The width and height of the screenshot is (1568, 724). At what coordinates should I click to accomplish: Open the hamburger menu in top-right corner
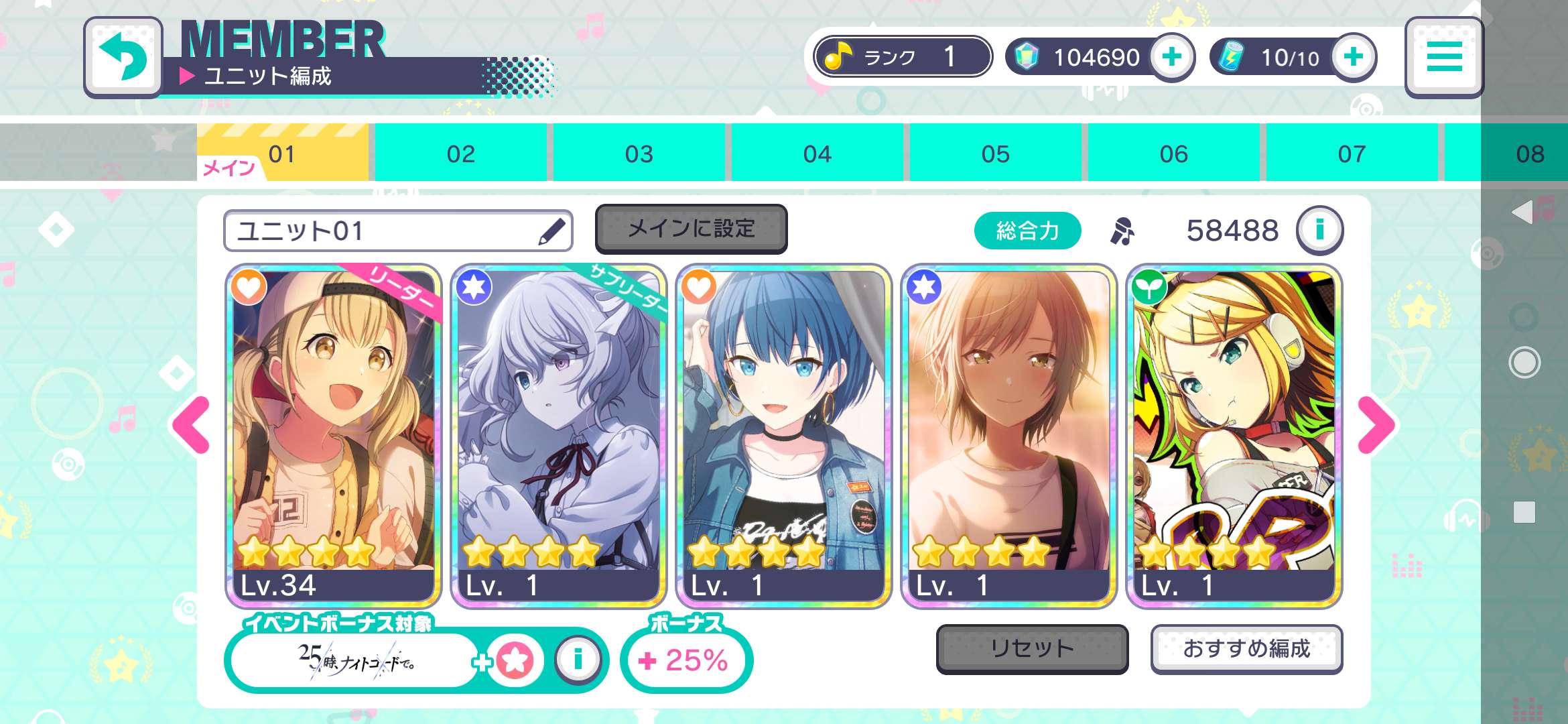[x=1445, y=58]
